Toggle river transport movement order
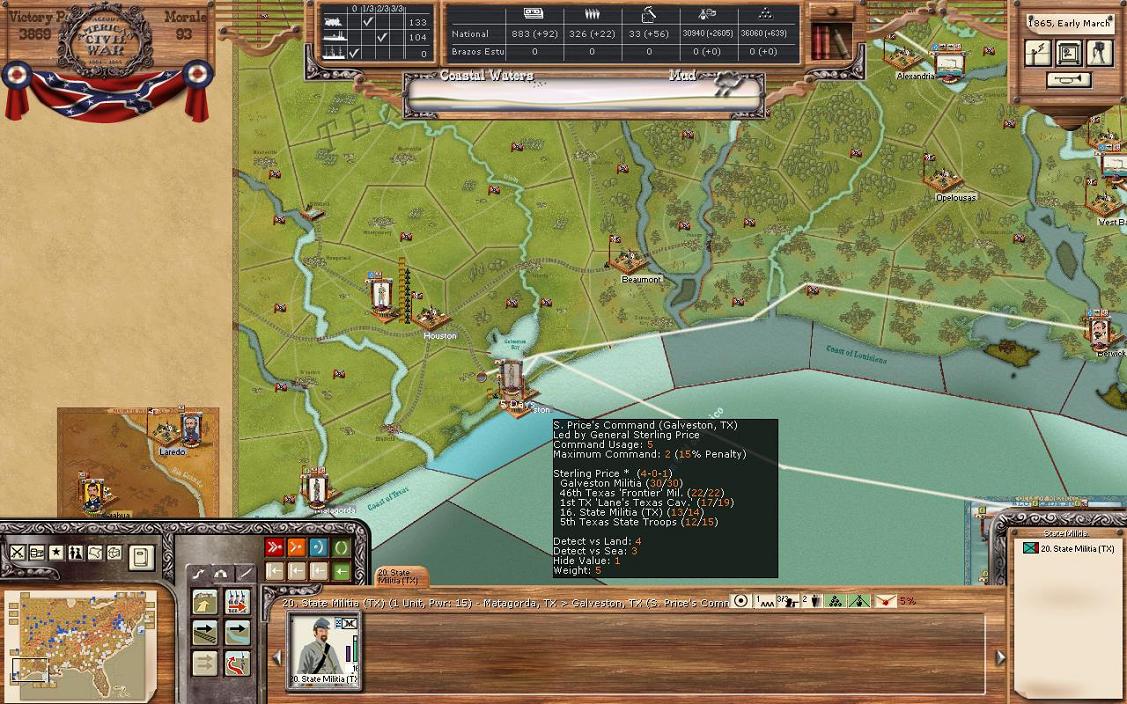 [238, 633]
